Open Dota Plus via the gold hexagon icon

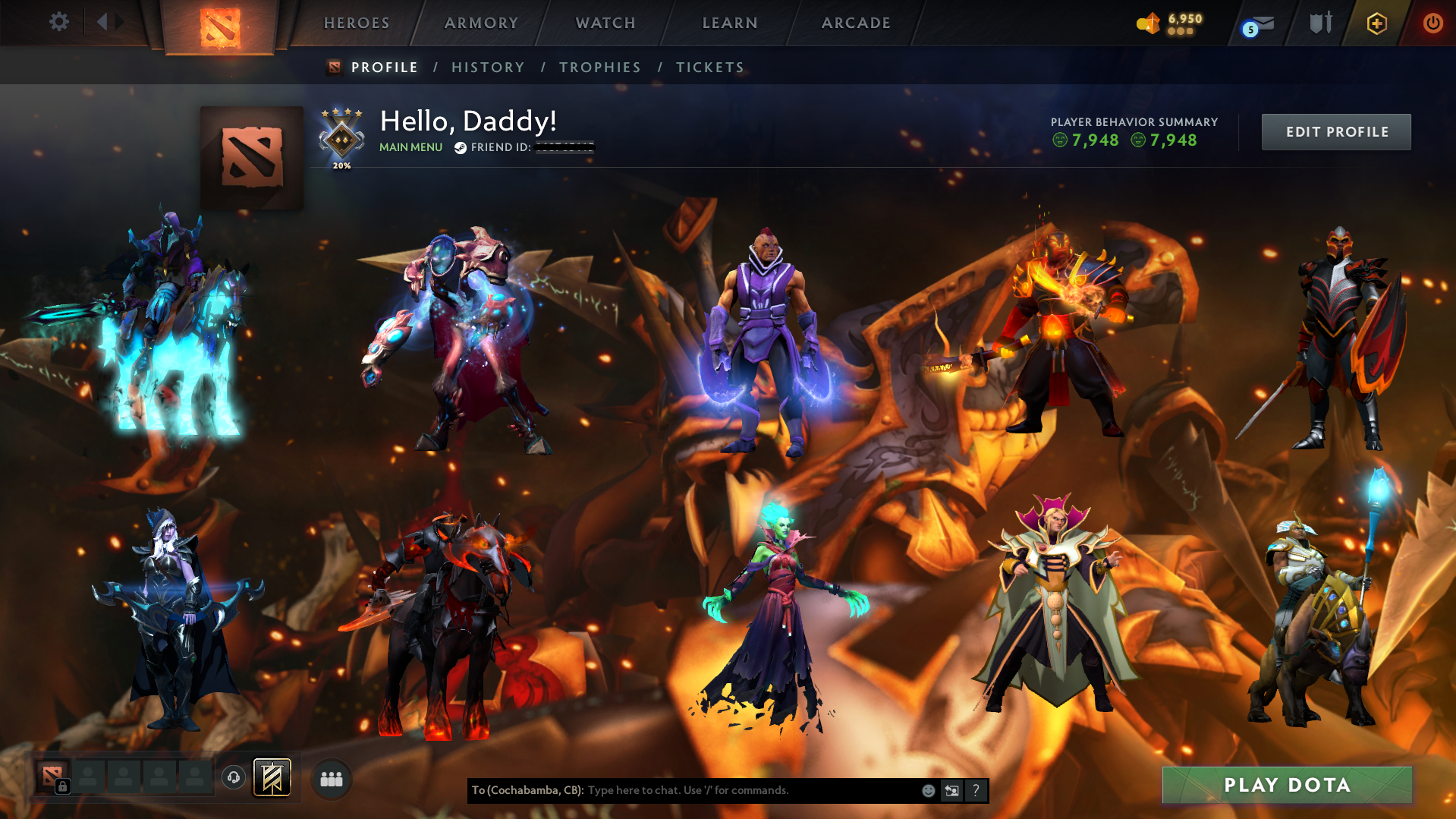coord(1377,24)
